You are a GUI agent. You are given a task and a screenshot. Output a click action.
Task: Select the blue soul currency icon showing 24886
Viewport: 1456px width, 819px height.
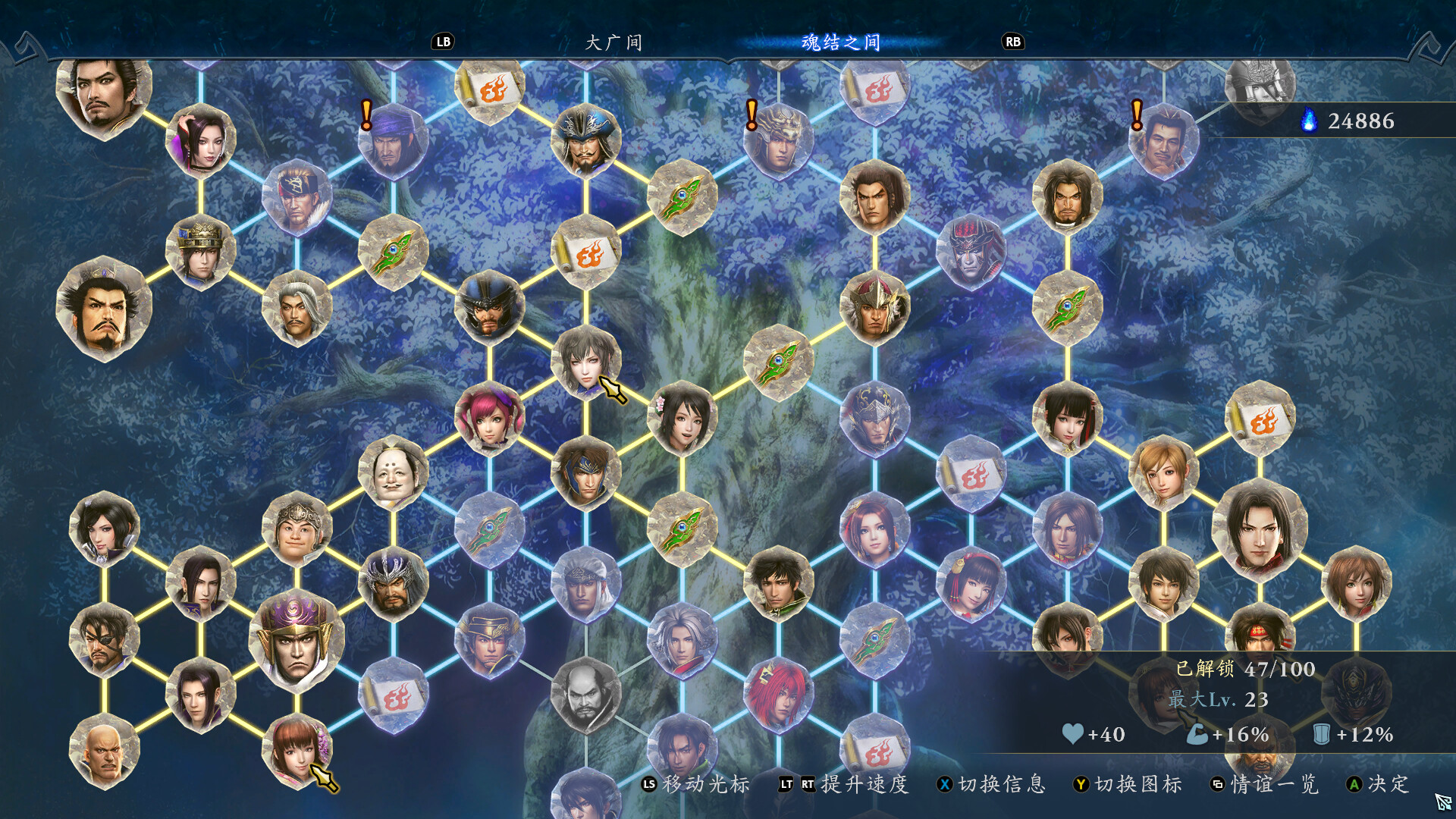(x=1308, y=119)
